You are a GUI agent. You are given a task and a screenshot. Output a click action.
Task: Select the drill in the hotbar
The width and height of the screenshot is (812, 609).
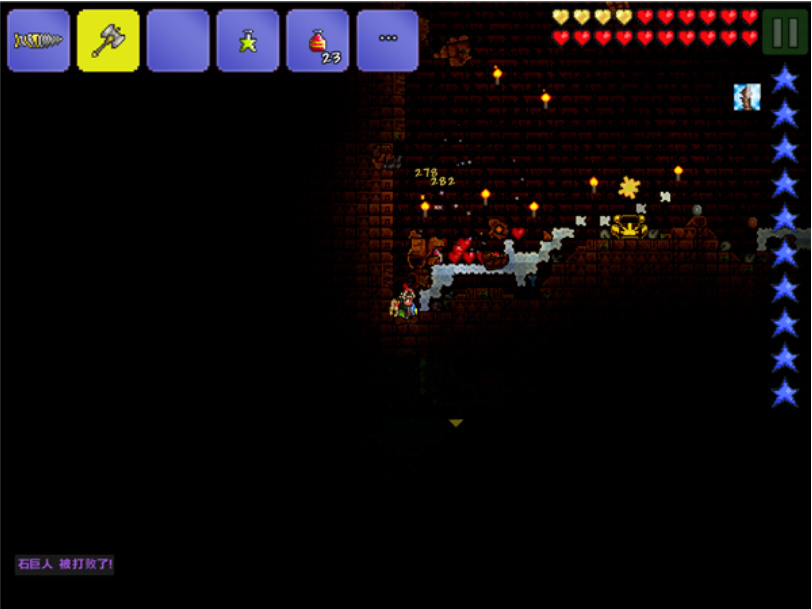(38, 41)
